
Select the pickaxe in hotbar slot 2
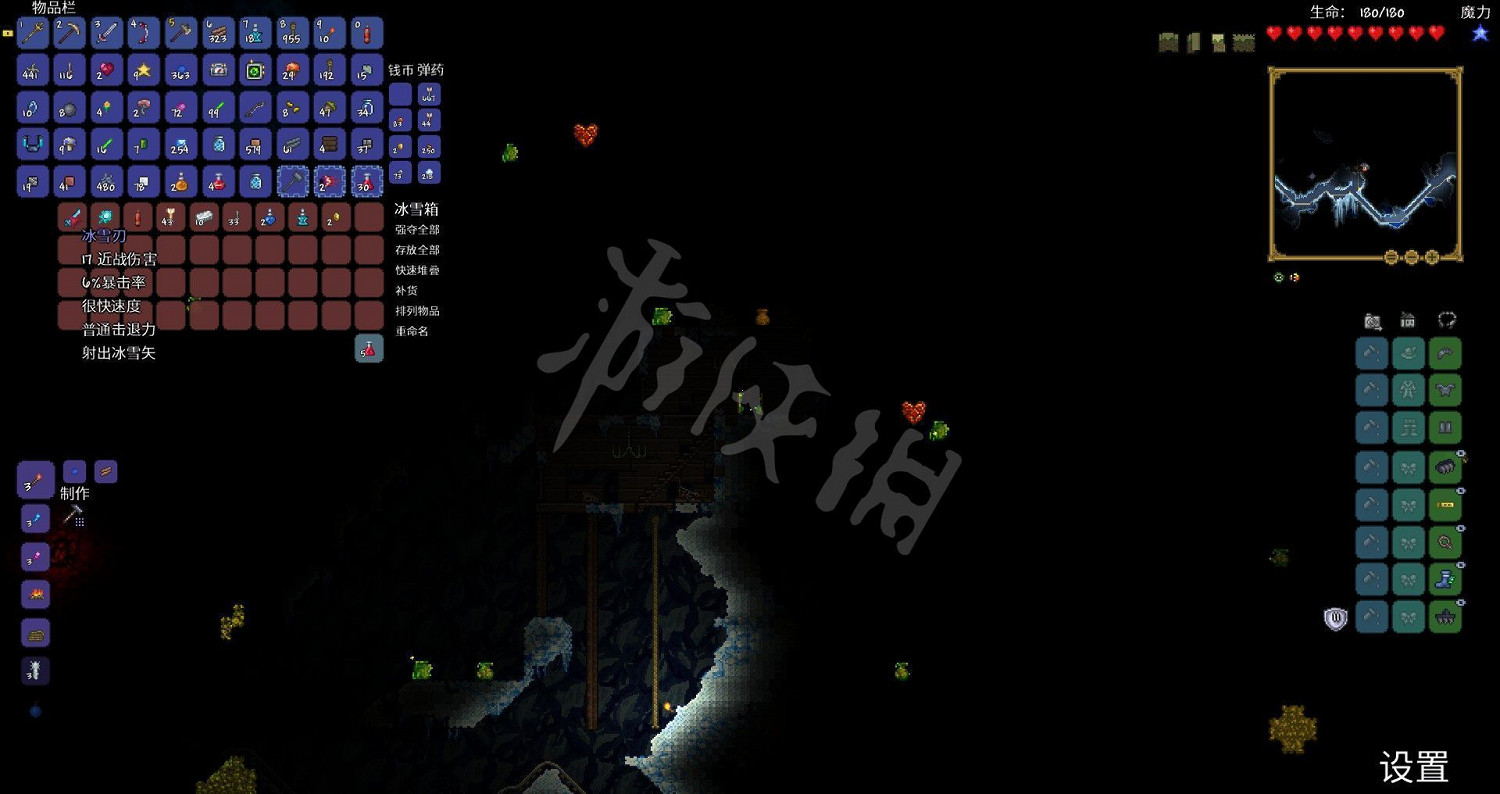coord(69,32)
